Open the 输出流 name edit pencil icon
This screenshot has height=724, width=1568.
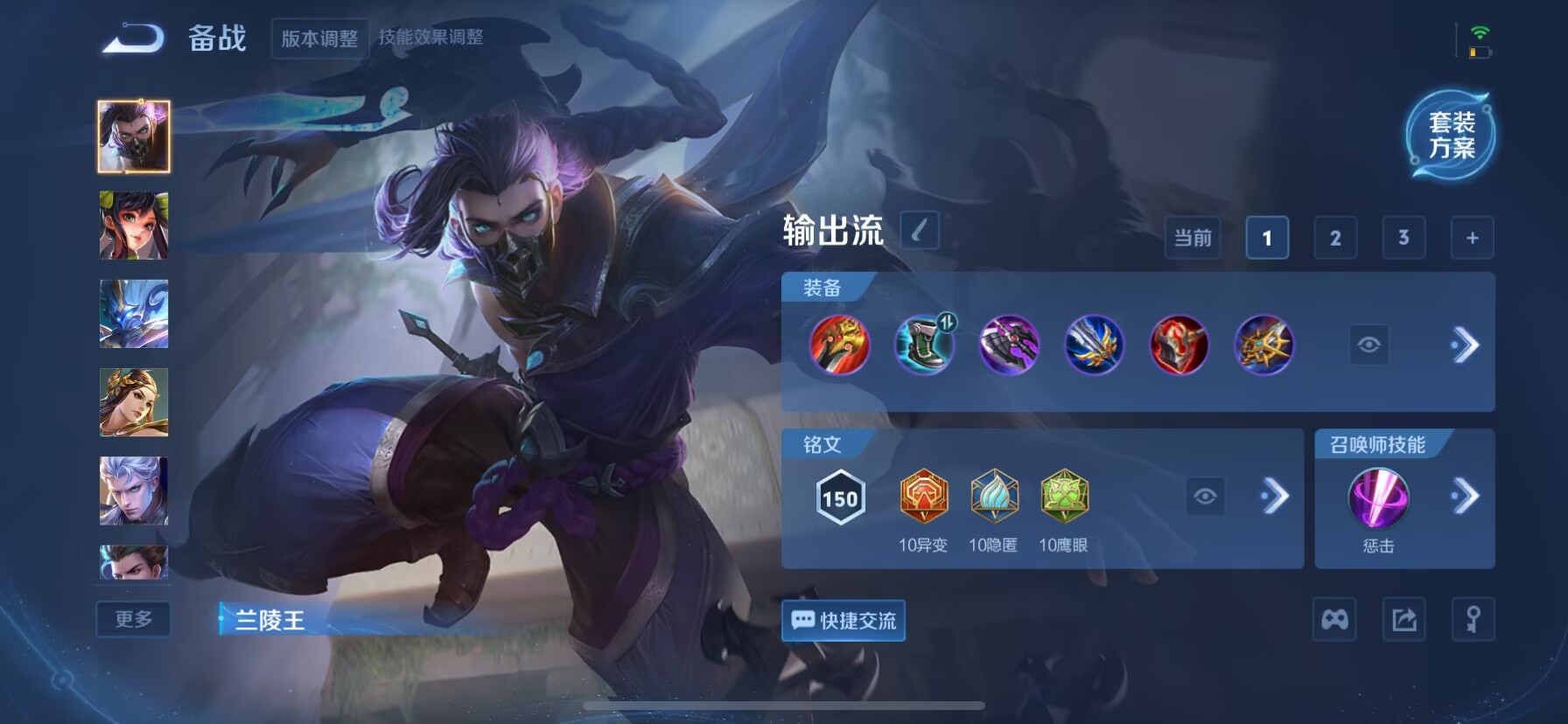click(x=920, y=230)
